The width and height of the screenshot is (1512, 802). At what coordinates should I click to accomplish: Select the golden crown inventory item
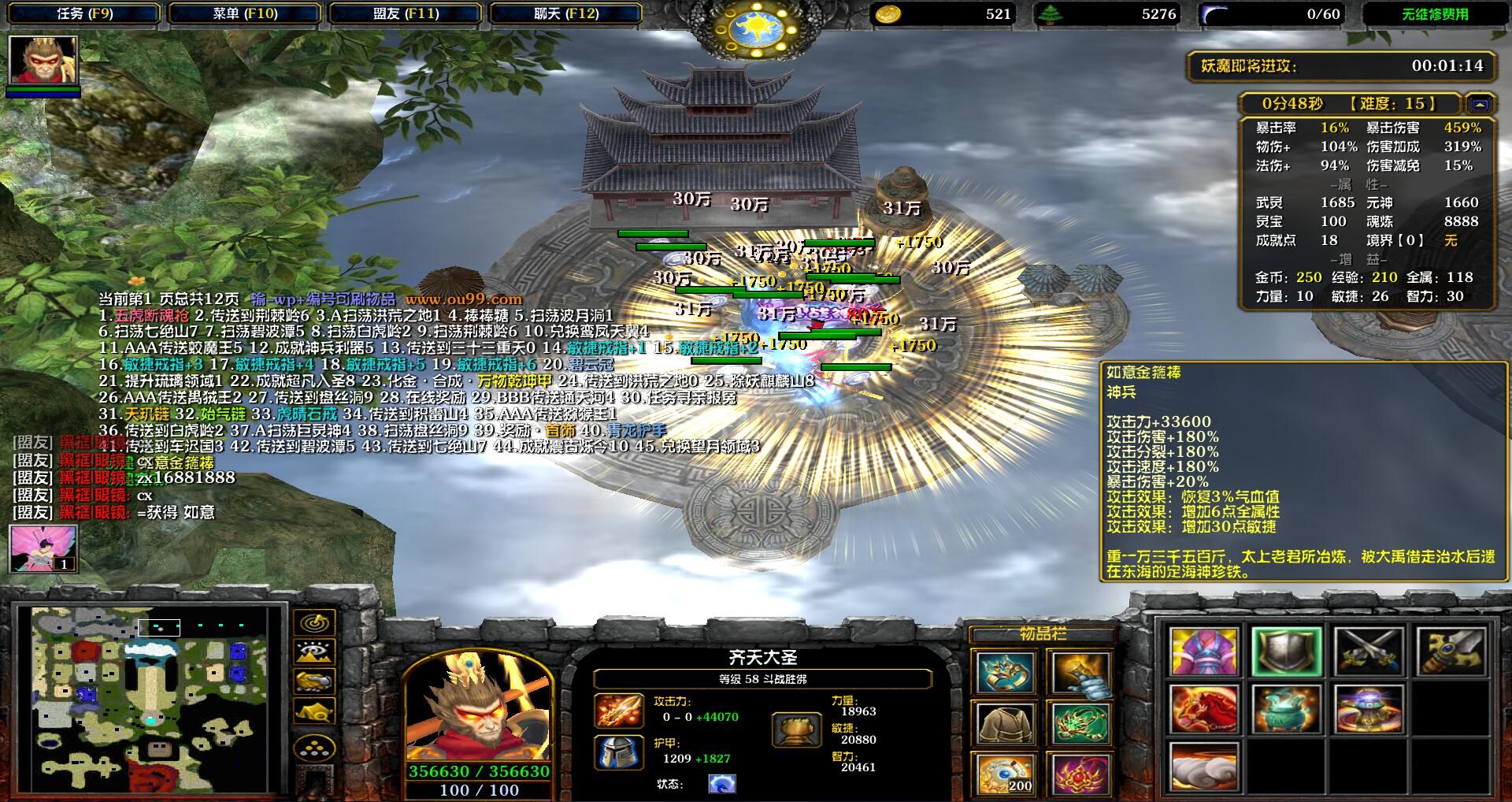(x=1005, y=672)
